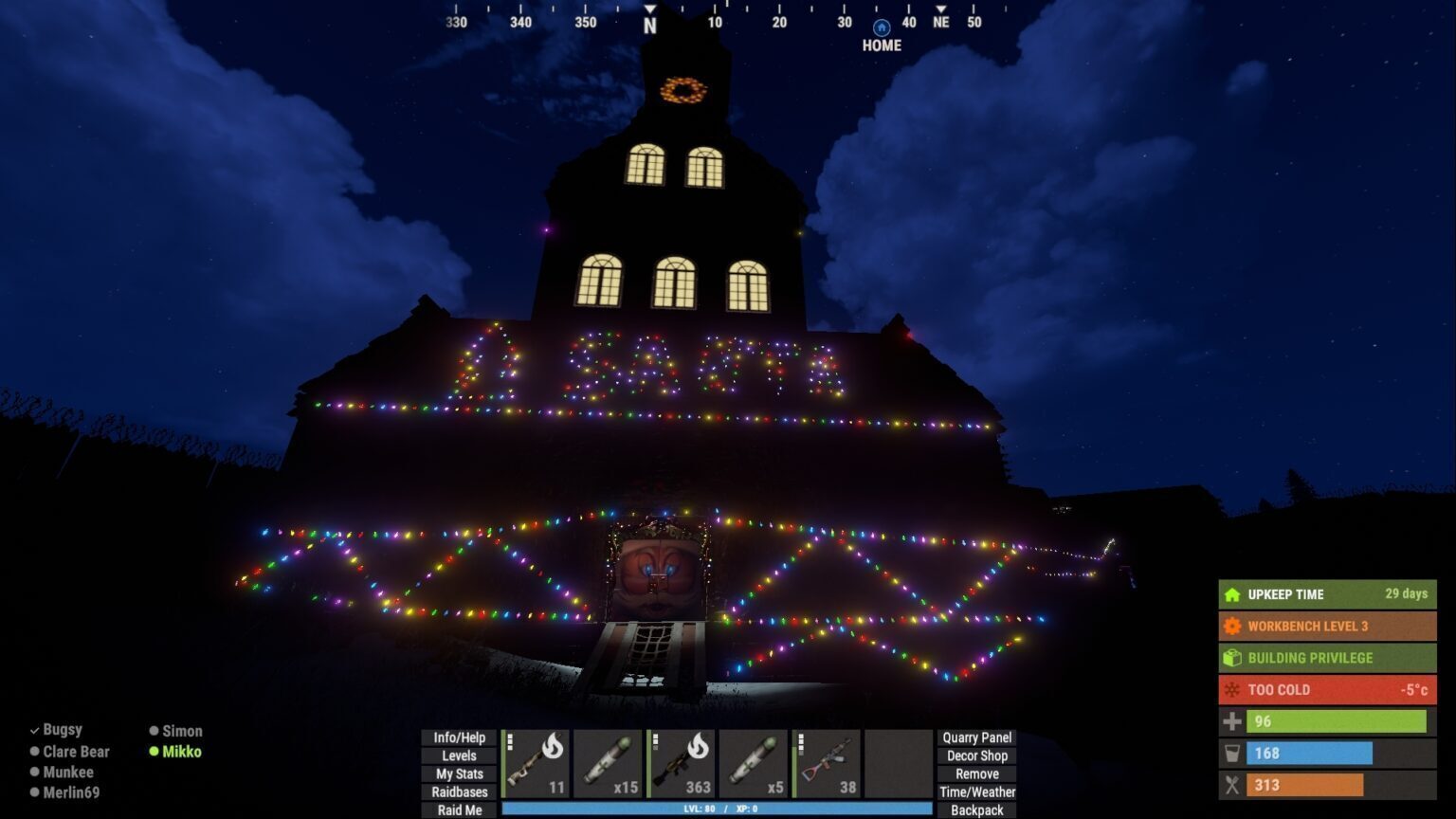This screenshot has height=819, width=1456.
Task: Select team member Clare Bear
Action: (76, 752)
